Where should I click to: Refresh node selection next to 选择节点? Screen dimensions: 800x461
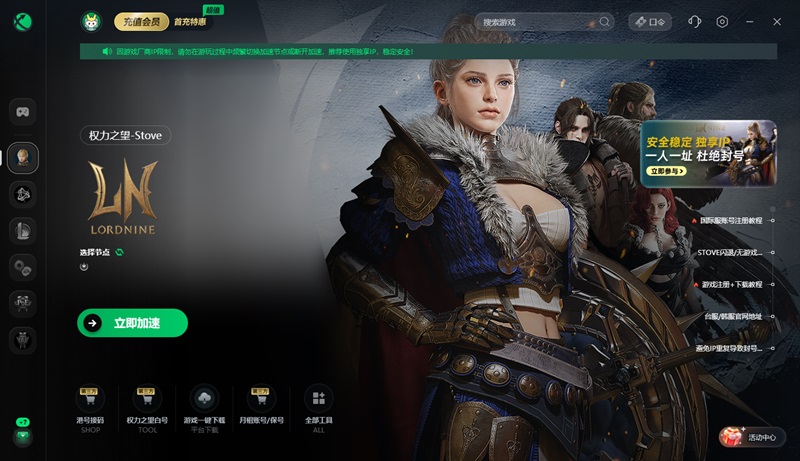(x=119, y=252)
